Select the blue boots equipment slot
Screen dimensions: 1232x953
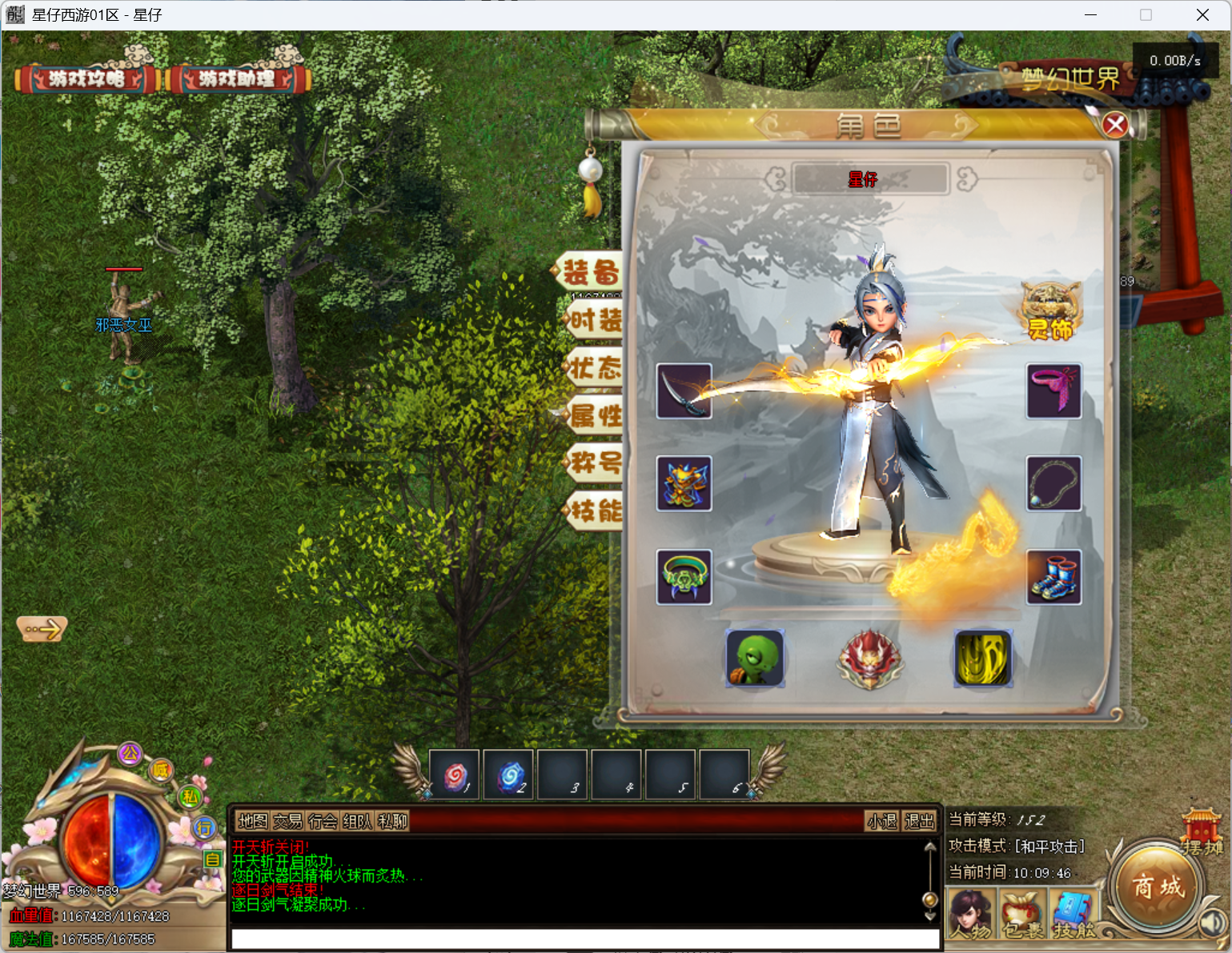pyautogui.click(x=1053, y=577)
